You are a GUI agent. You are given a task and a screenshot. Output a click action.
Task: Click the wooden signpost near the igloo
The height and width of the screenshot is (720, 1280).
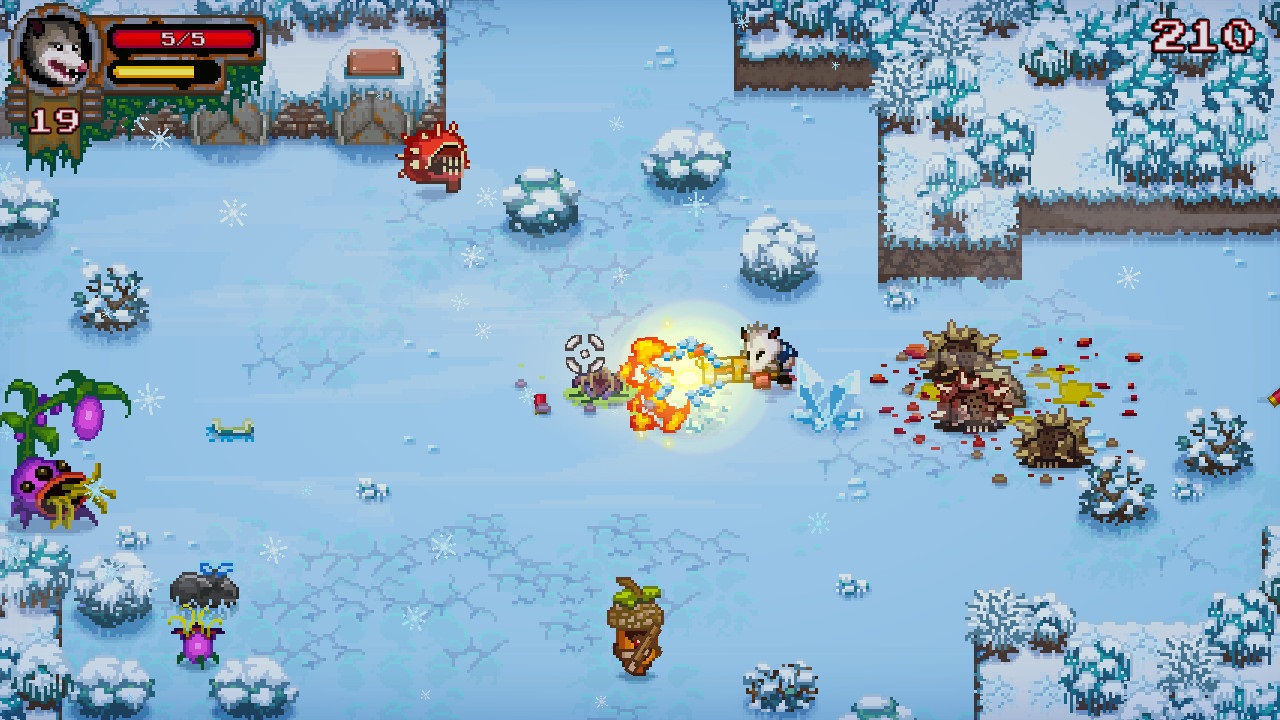point(373,62)
